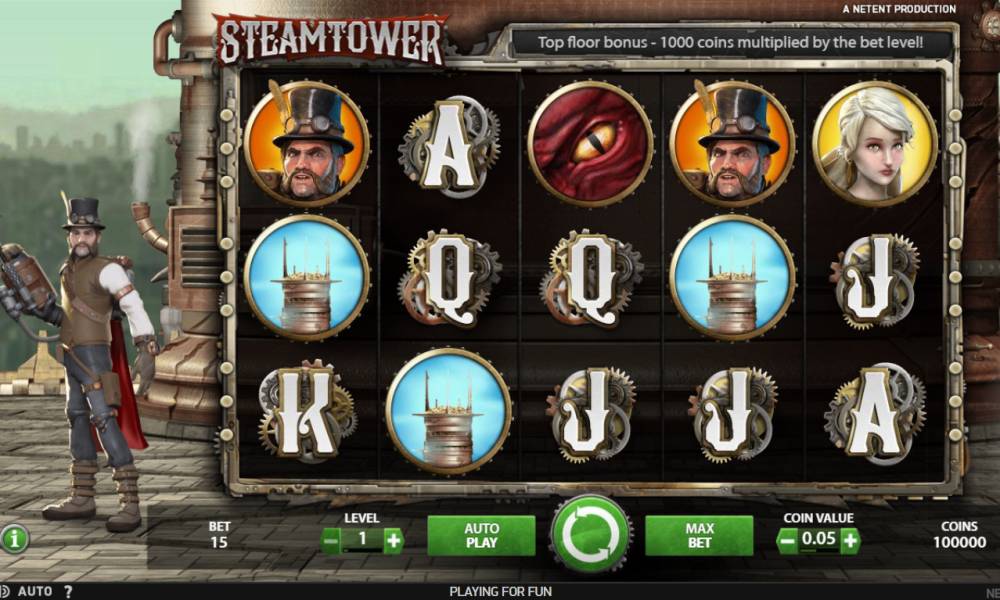Show help via the question mark
The image size is (1000, 600).
(68, 591)
